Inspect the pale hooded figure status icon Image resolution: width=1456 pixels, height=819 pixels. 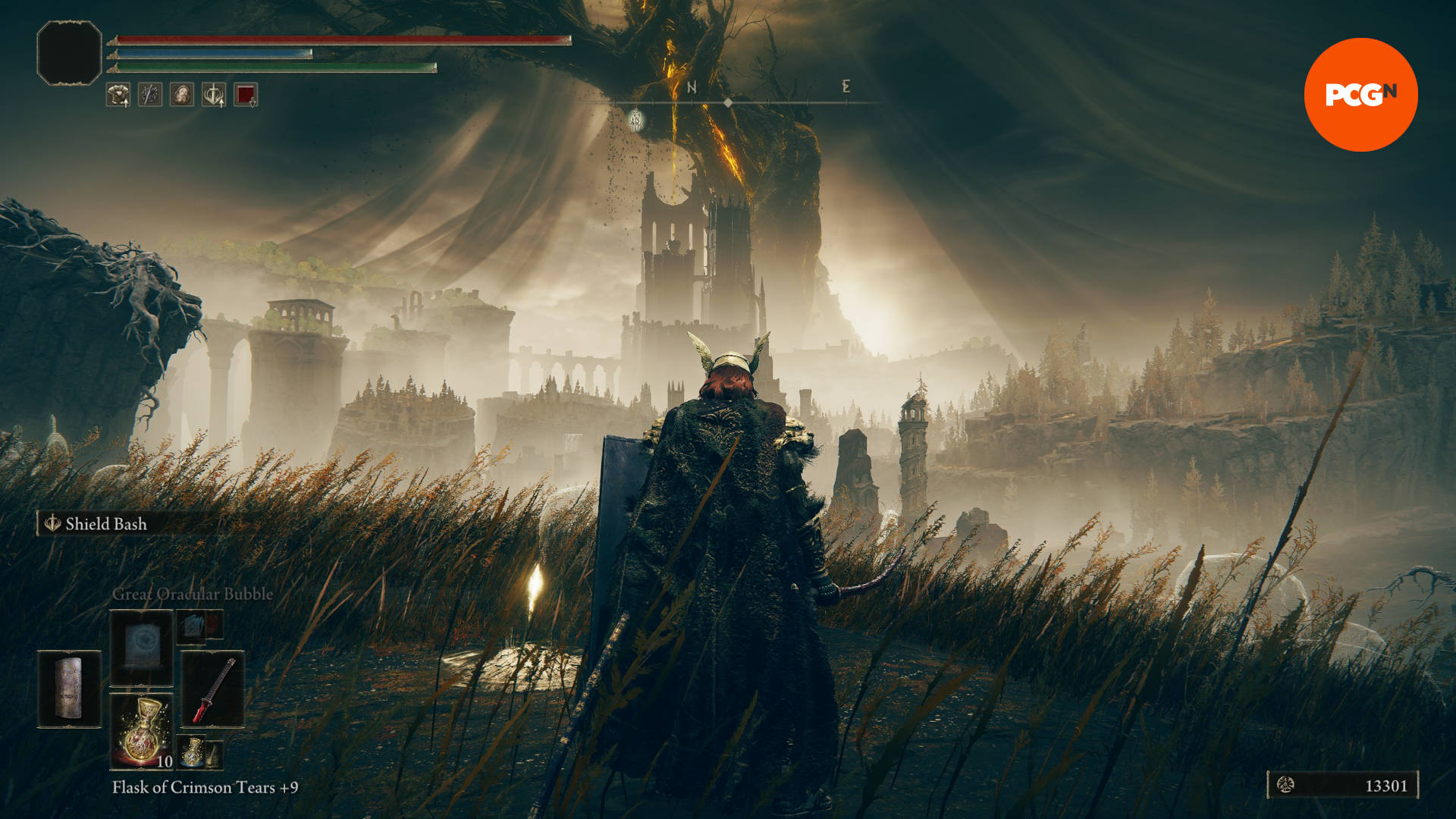(x=182, y=95)
